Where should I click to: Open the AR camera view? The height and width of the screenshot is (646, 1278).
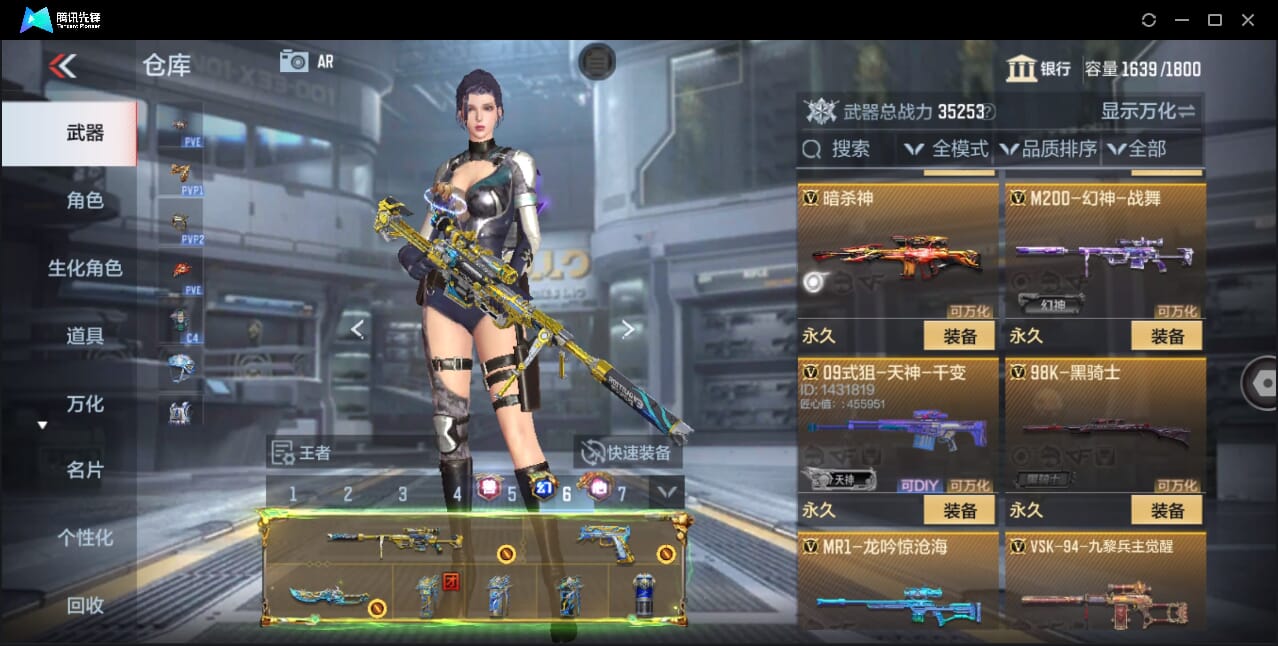[306, 61]
